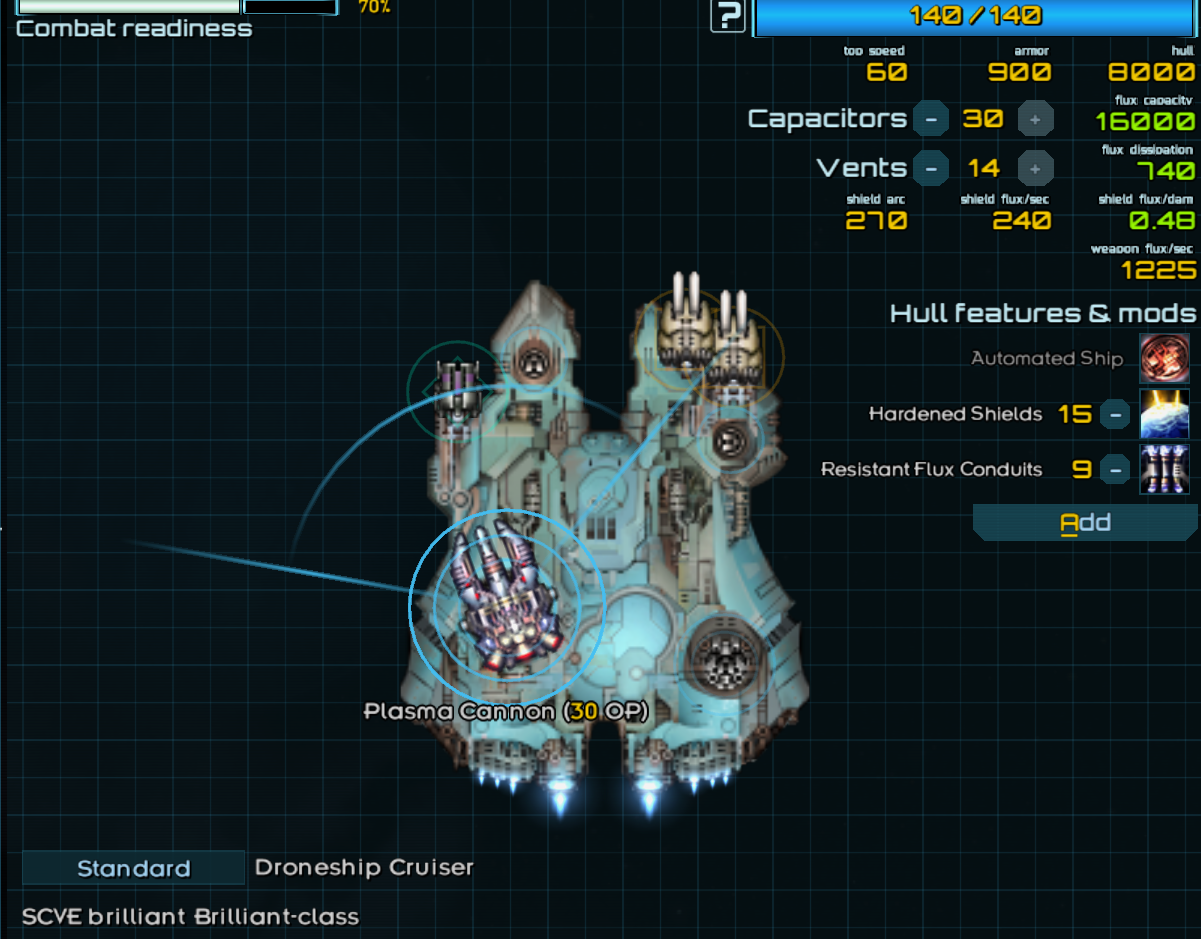1201x939 pixels.
Task: Select the Hardened Shields icon
Action: (1165, 414)
